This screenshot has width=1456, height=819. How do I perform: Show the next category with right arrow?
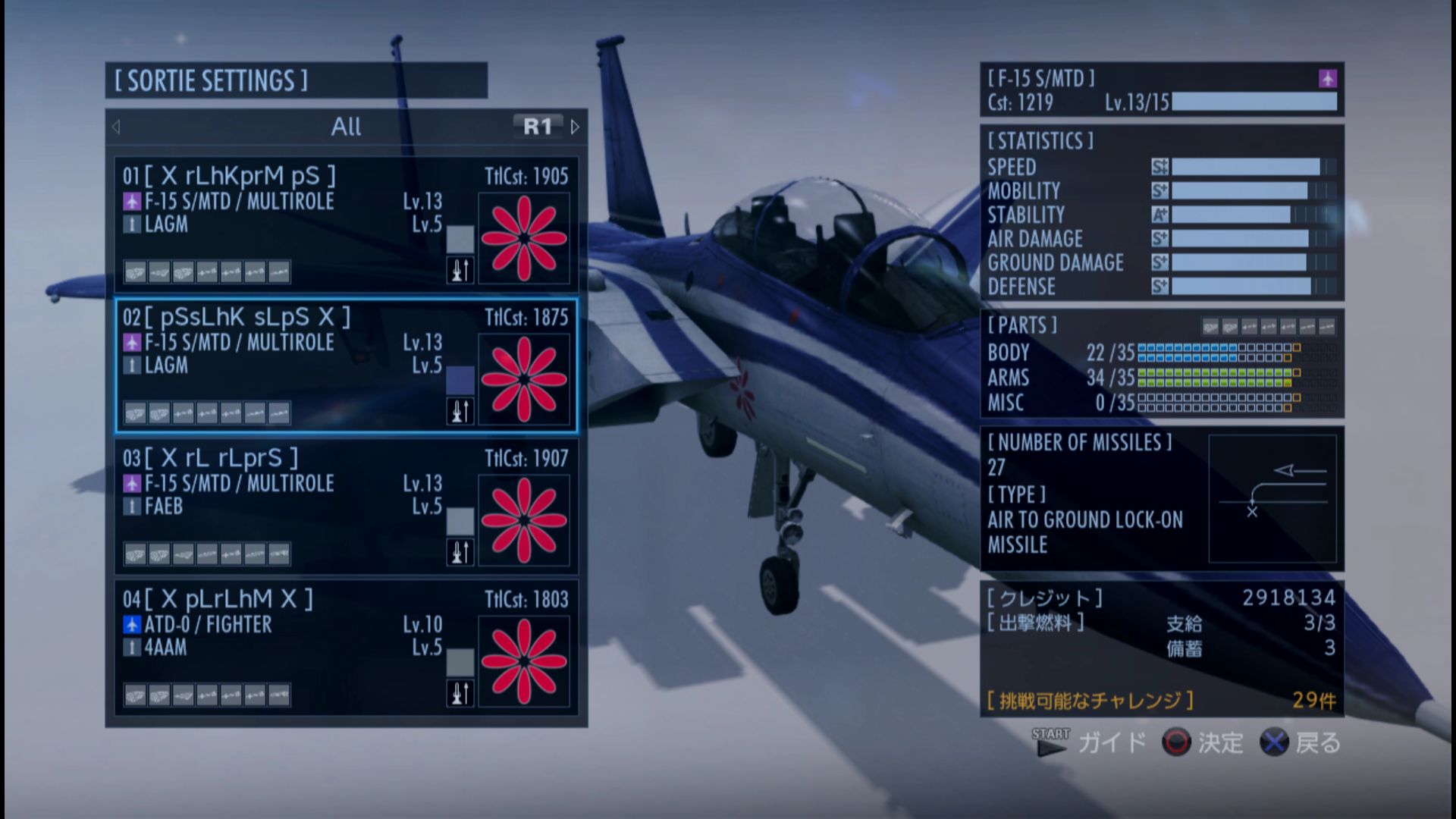(575, 127)
